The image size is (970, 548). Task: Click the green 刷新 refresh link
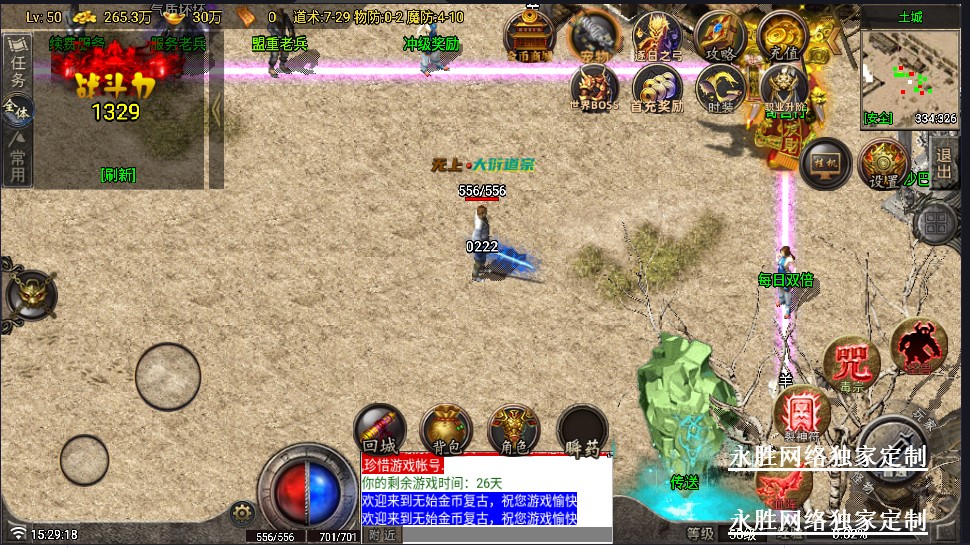point(118,175)
